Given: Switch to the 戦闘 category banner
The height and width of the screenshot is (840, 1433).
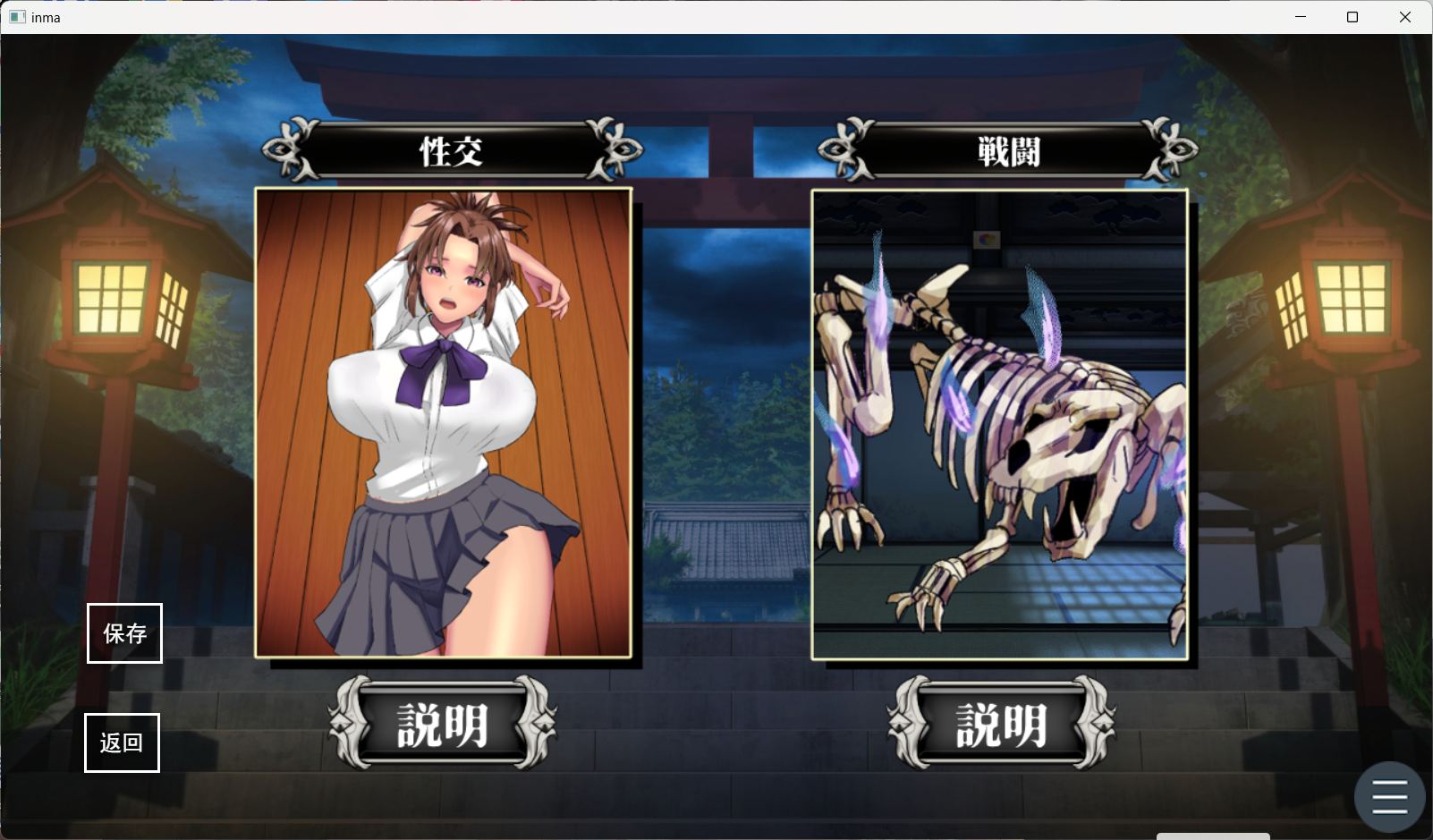Looking at the screenshot, I should click(1005, 148).
